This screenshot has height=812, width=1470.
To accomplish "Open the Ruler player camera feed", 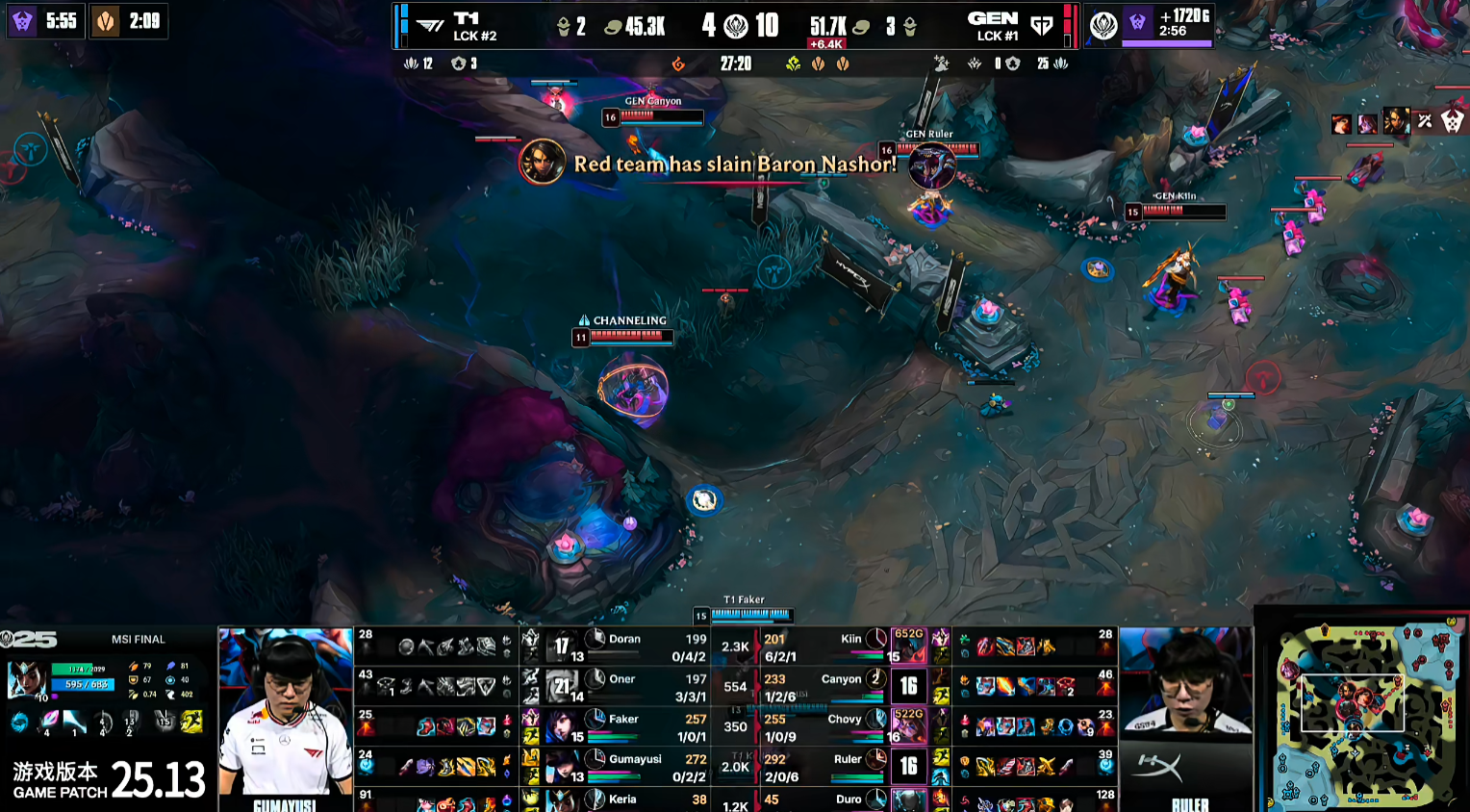I will click(1186, 717).
